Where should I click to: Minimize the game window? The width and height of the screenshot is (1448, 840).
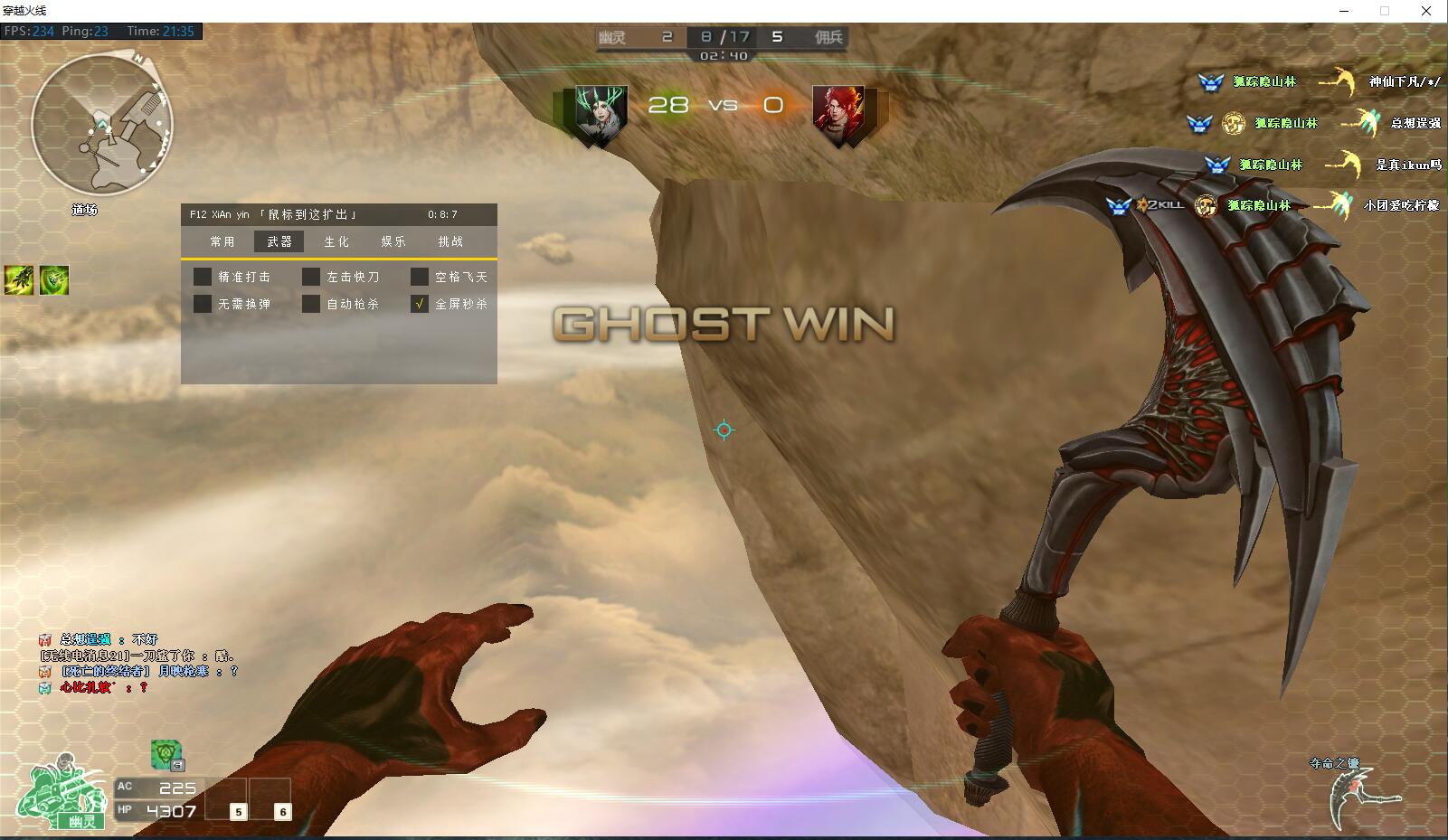1343,11
